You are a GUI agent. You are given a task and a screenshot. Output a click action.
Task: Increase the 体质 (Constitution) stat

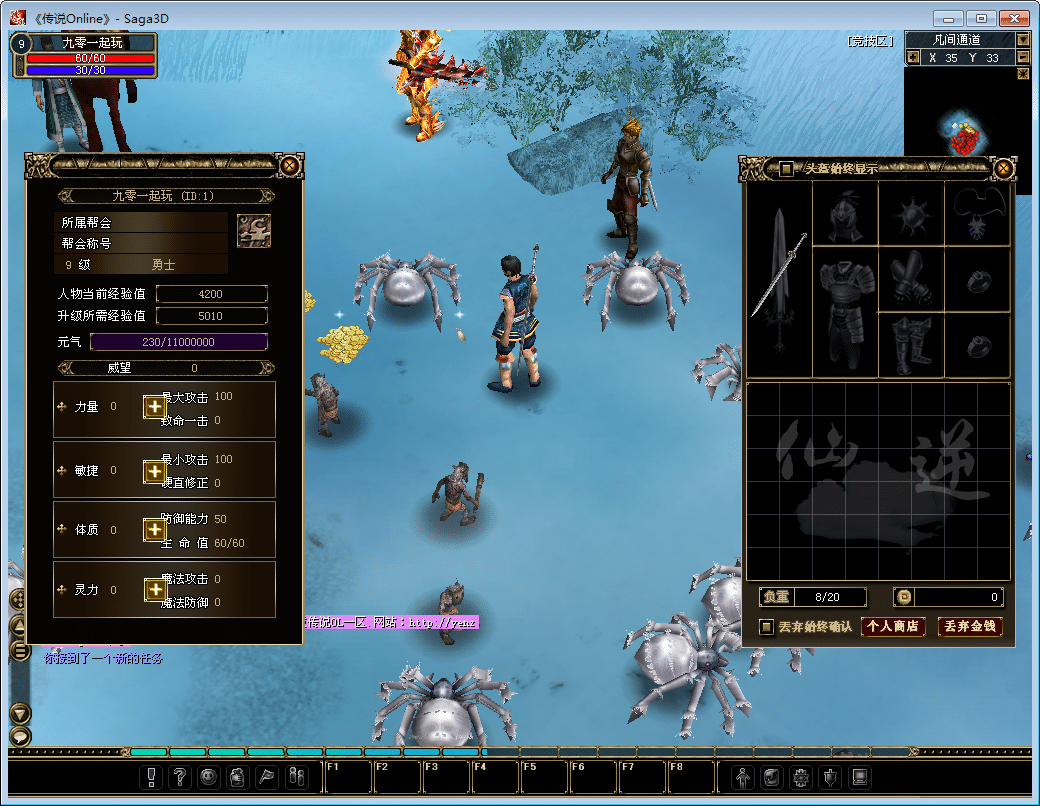154,530
